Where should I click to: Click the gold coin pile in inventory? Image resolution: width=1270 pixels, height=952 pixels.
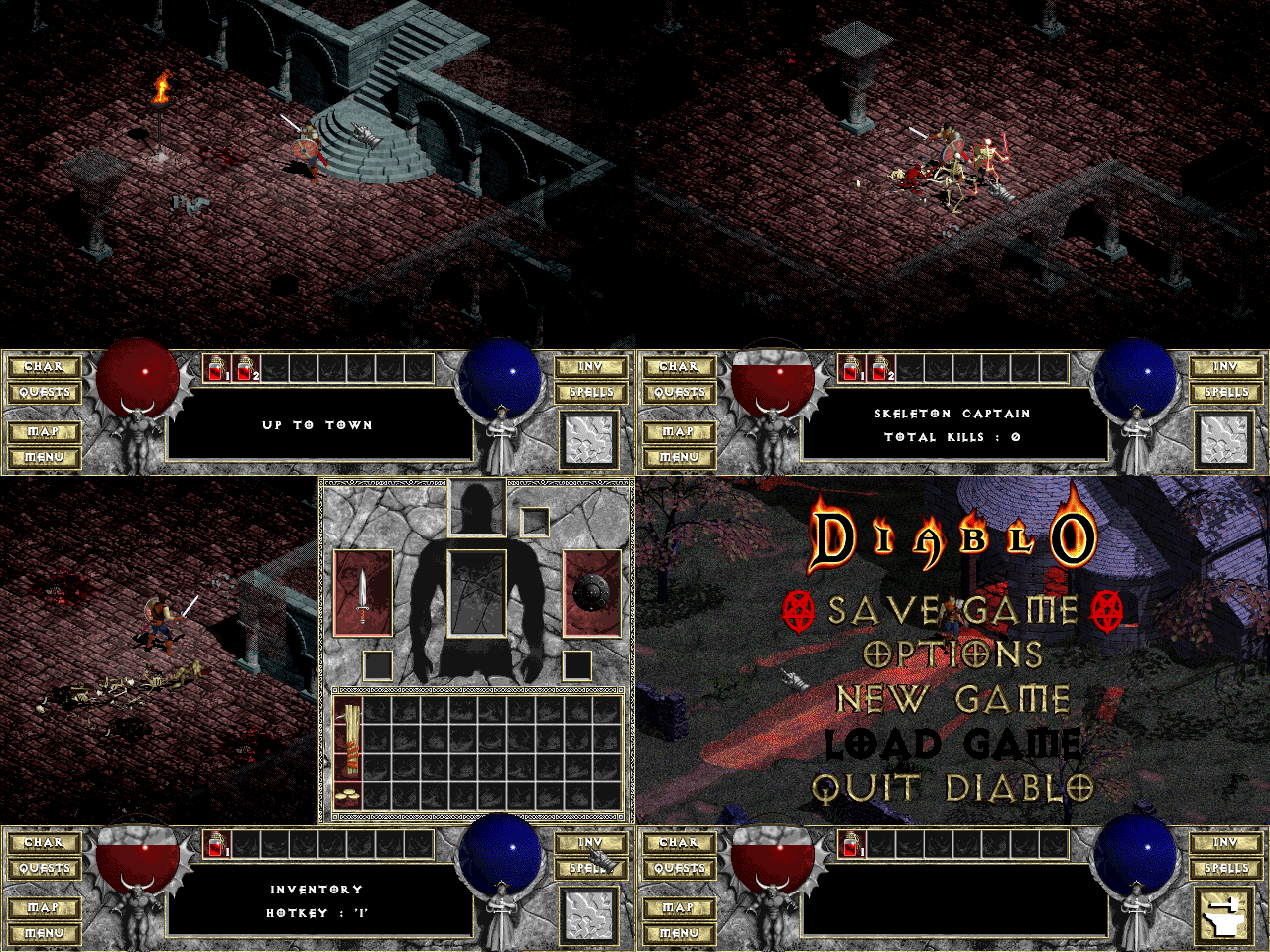pos(348,795)
